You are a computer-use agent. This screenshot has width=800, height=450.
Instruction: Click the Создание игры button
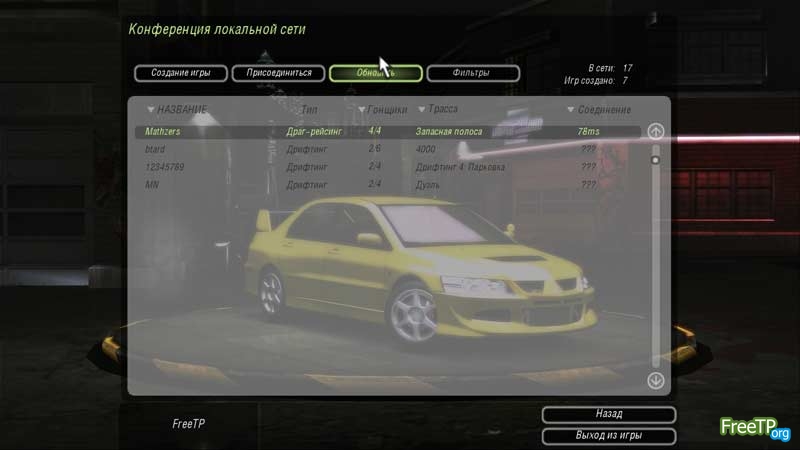coord(179,73)
